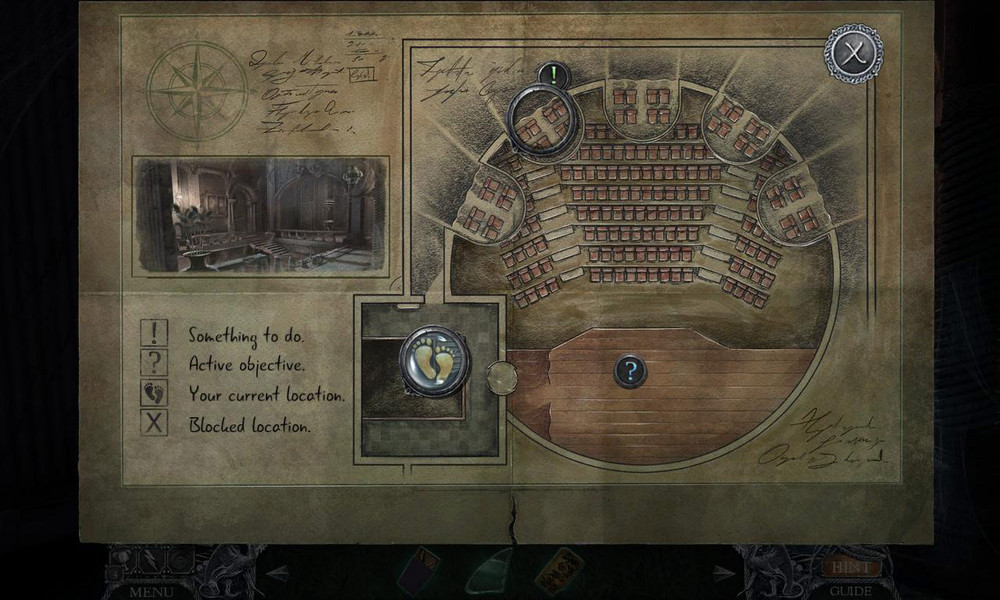Select the dark book inventory item

click(414, 573)
